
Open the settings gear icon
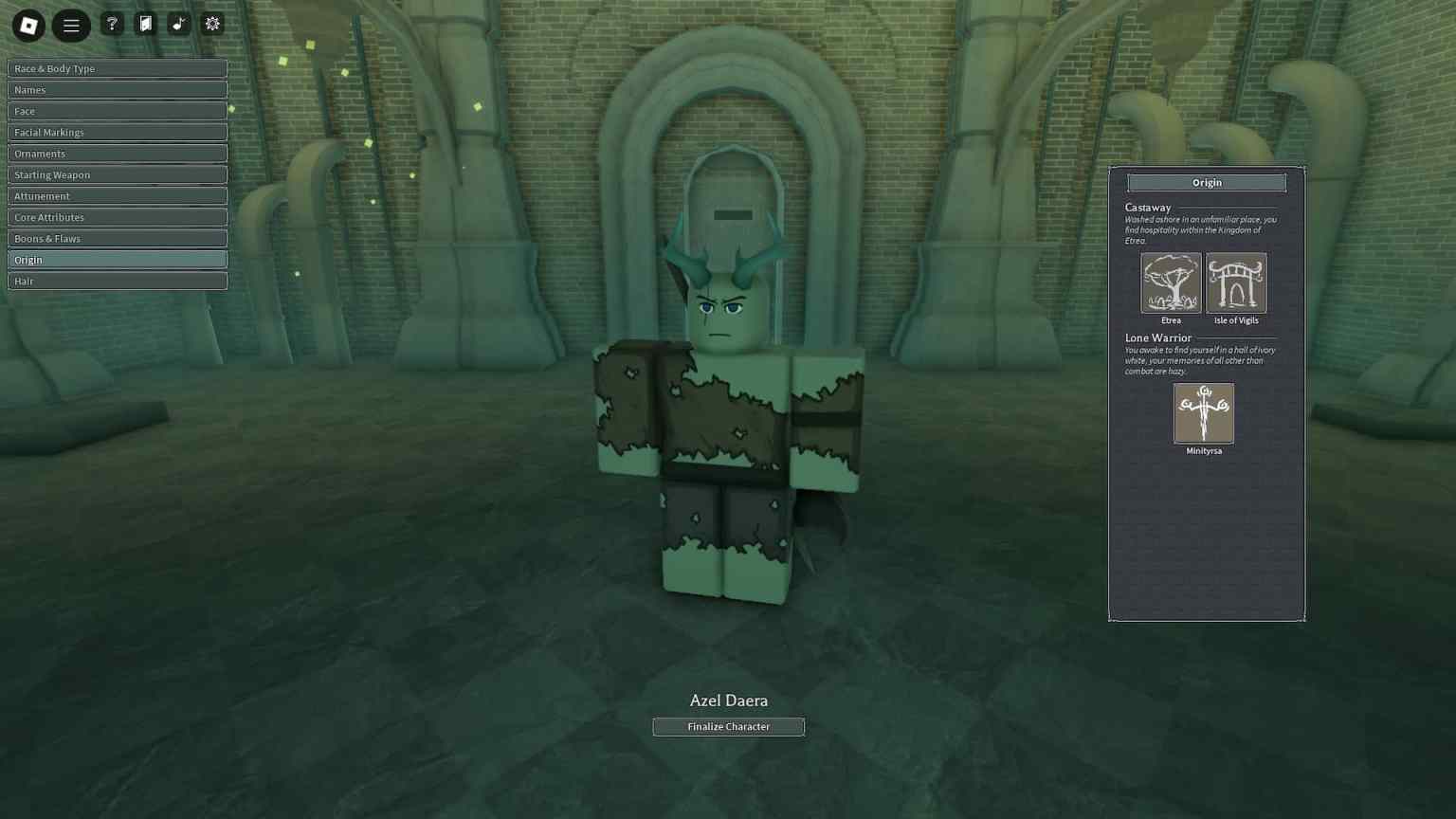[212, 24]
